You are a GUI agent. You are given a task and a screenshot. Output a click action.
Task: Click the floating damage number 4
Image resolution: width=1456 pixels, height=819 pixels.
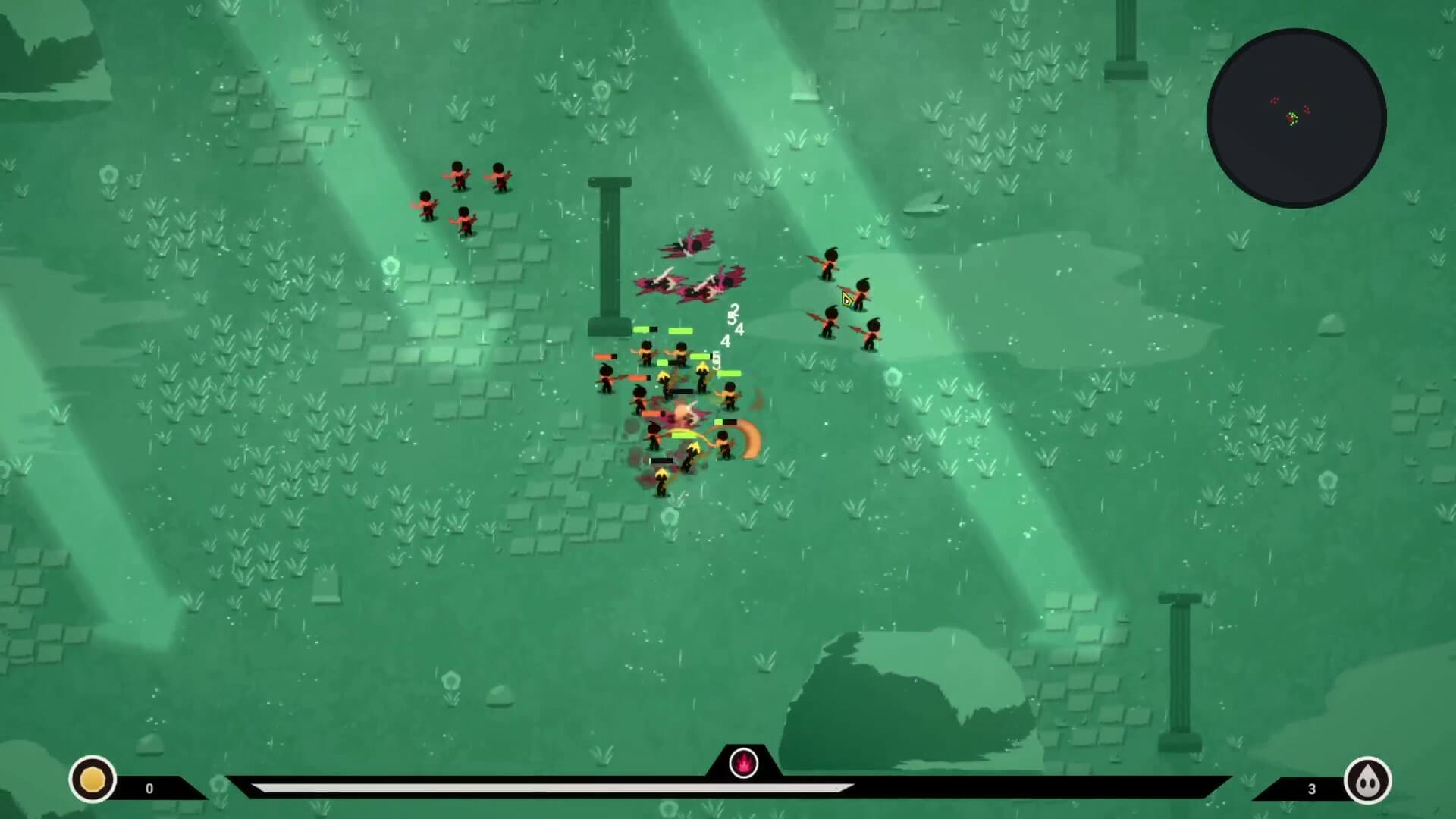pos(739,328)
